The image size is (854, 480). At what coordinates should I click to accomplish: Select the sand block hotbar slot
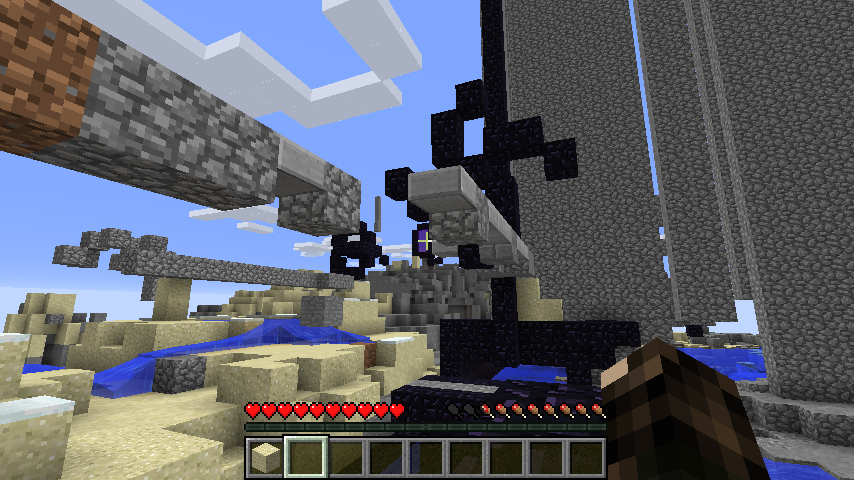265,457
